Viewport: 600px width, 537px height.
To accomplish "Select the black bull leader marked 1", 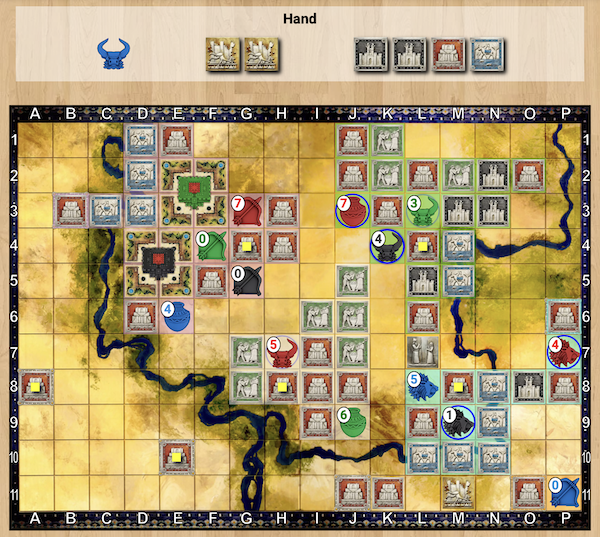I will click(459, 423).
